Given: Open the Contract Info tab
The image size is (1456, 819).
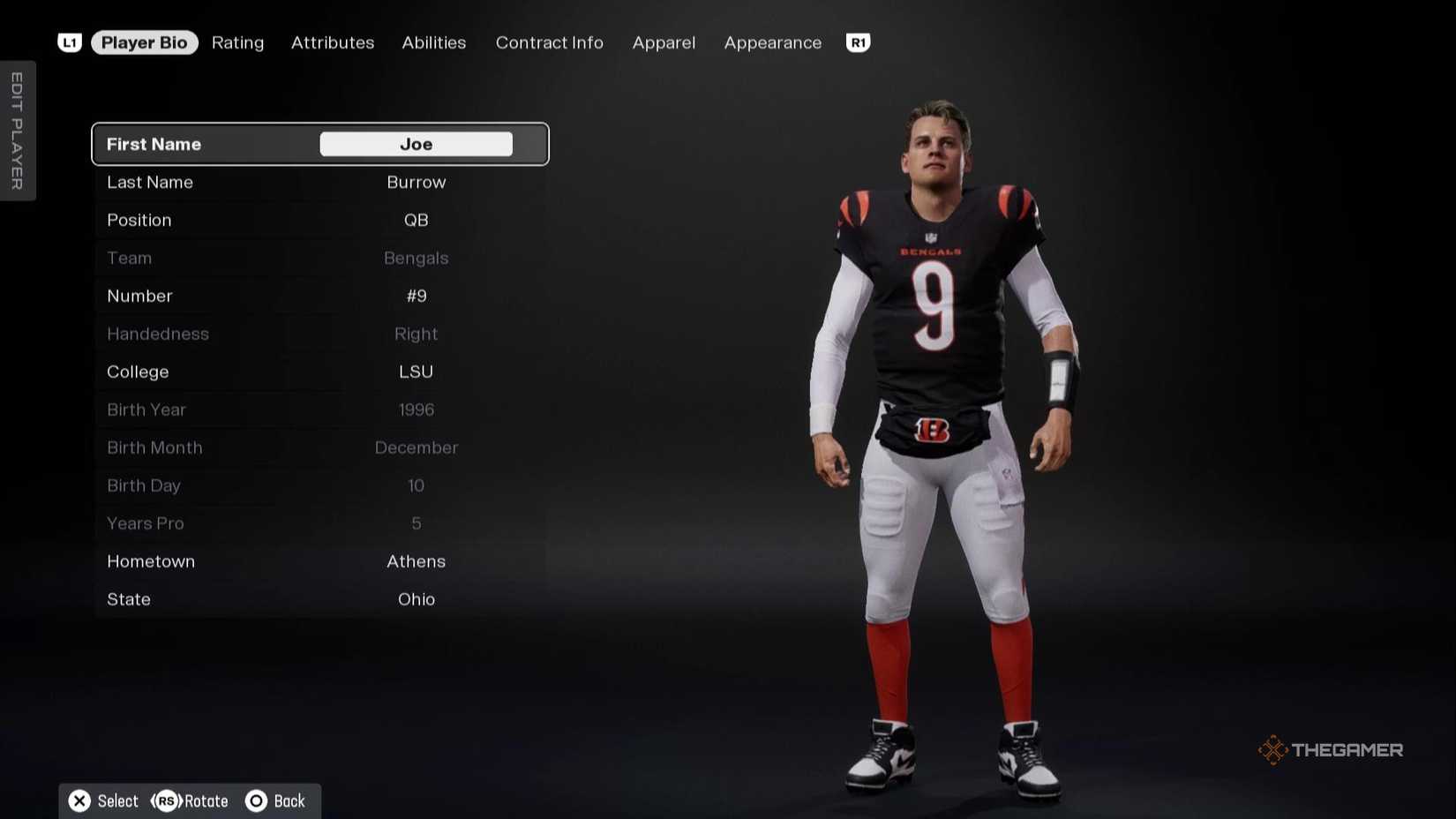Looking at the screenshot, I should (549, 42).
